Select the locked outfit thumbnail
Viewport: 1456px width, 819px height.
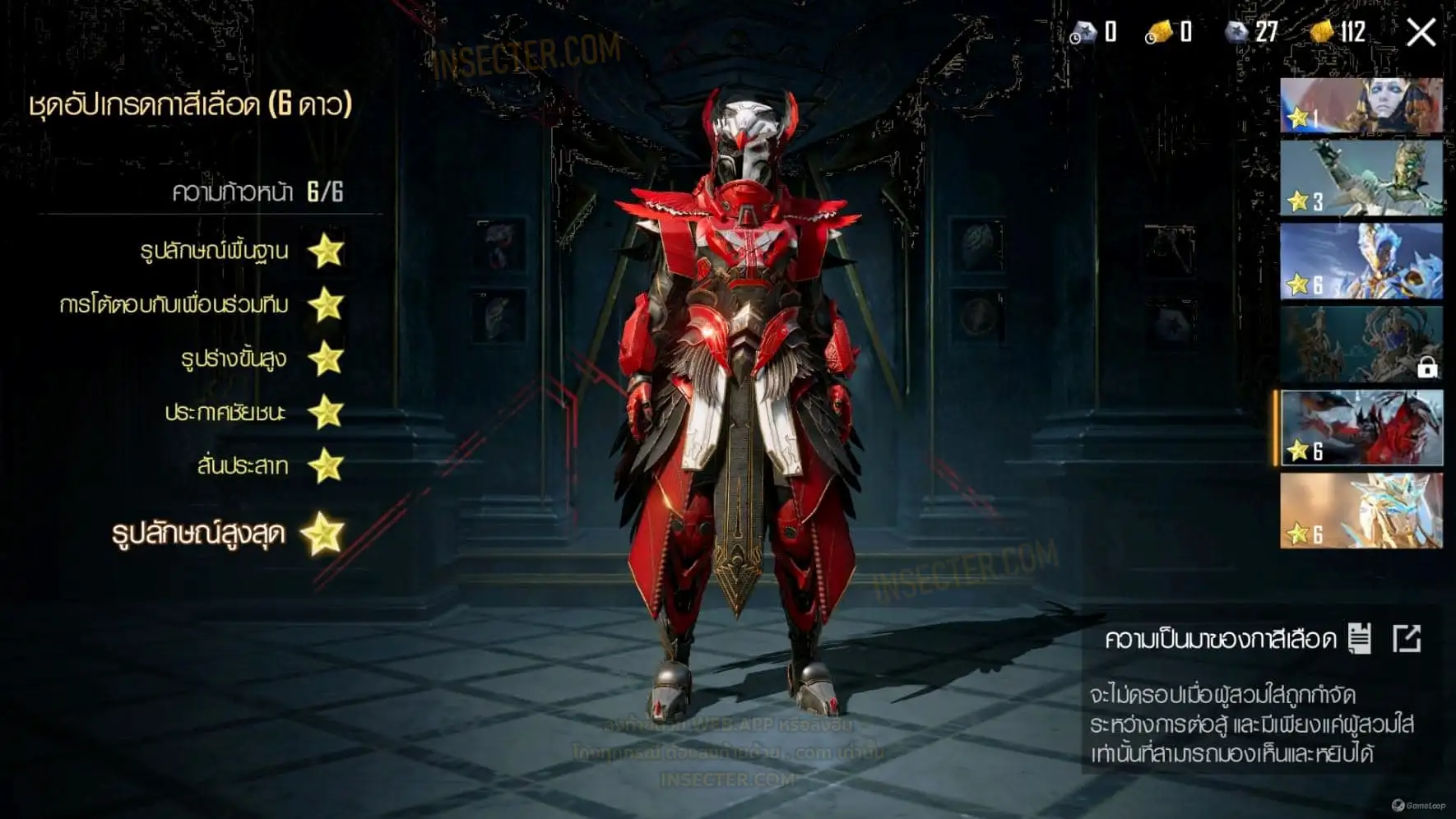click(x=1361, y=345)
